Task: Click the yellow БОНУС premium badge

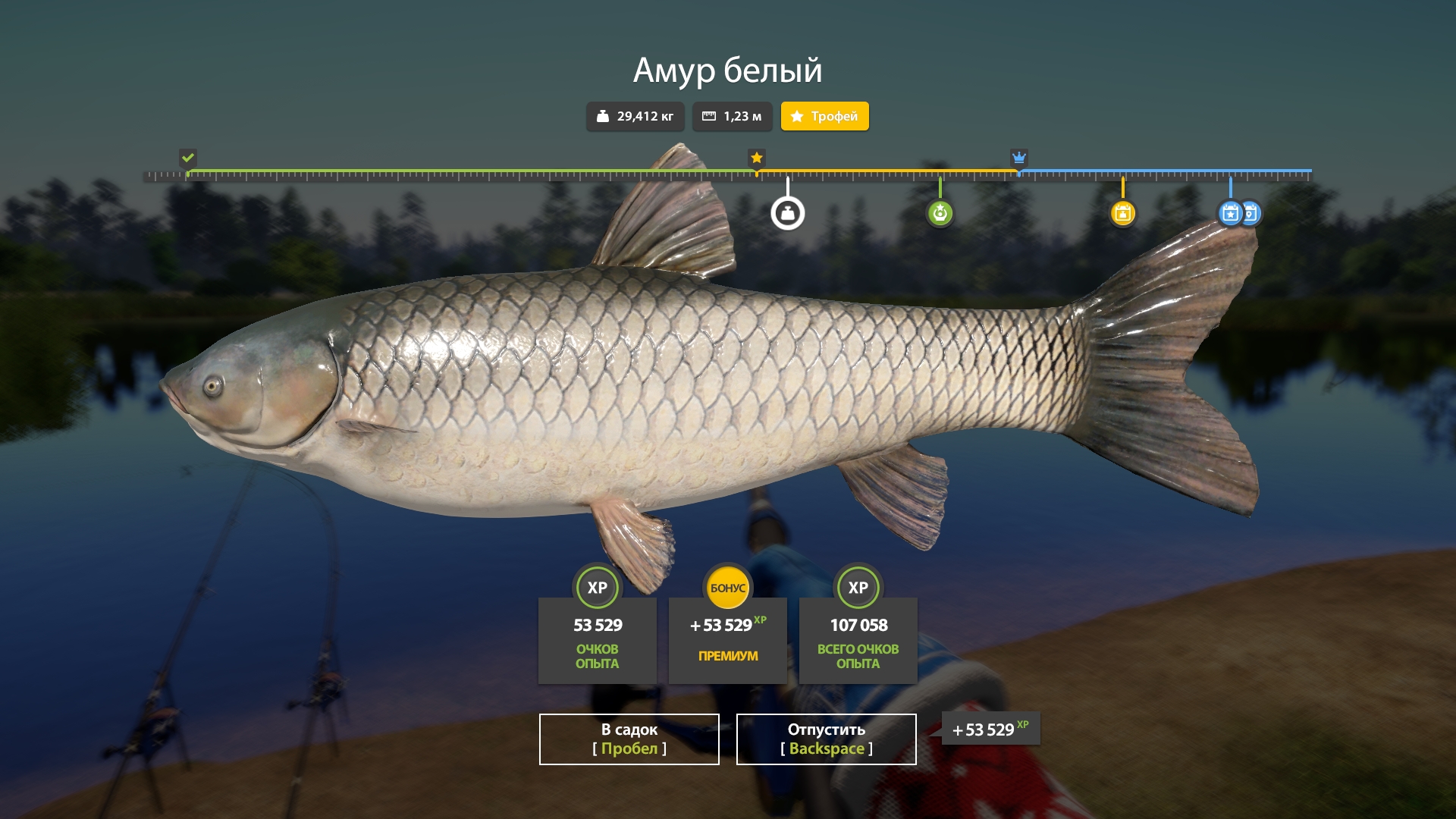Action: click(727, 588)
